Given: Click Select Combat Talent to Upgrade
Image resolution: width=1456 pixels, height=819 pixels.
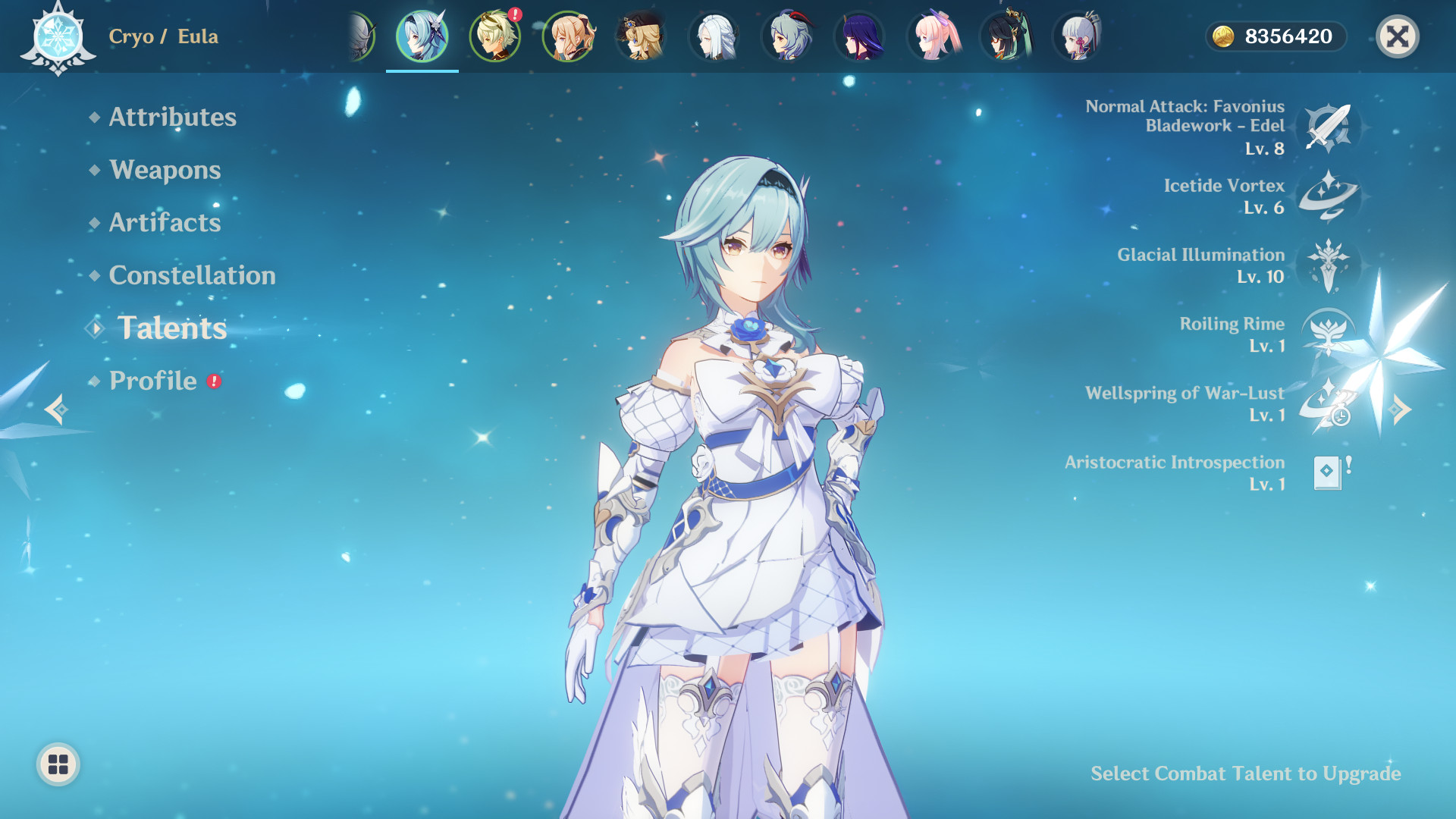Looking at the screenshot, I should [x=1246, y=774].
